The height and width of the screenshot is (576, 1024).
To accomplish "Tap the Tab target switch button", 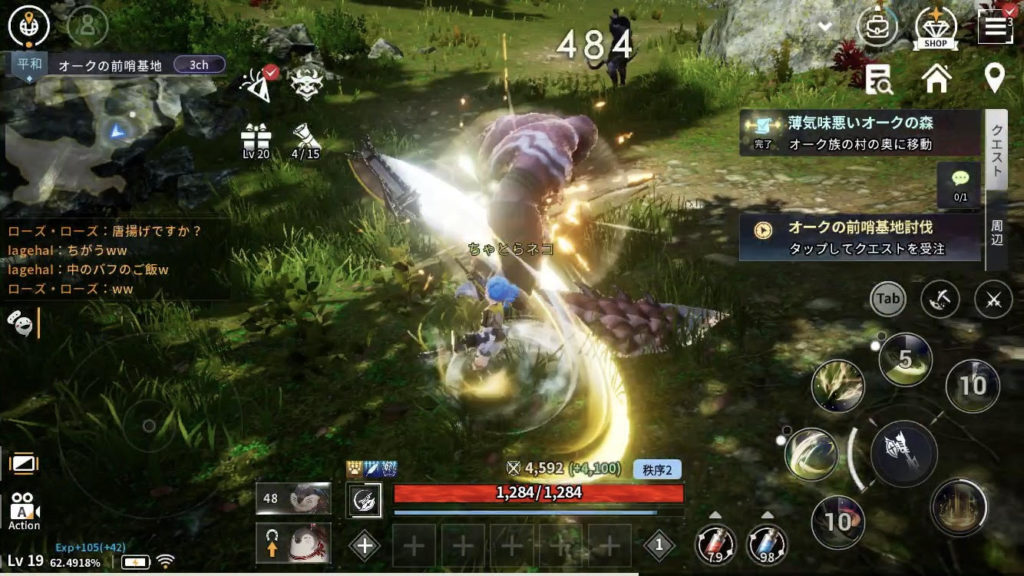I will coord(888,298).
